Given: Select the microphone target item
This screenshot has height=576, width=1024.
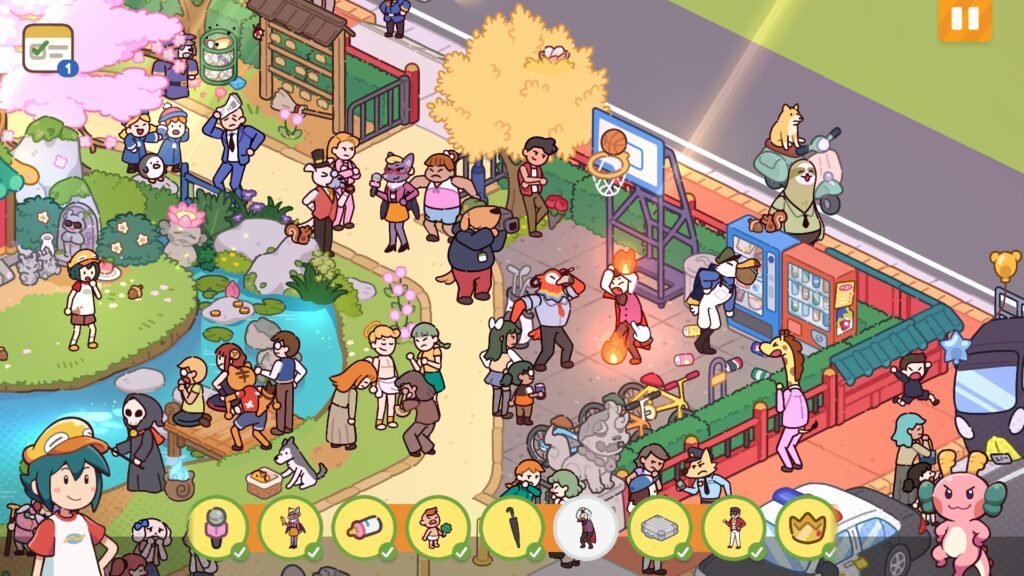Looking at the screenshot, I should click(x=217, y=526).
